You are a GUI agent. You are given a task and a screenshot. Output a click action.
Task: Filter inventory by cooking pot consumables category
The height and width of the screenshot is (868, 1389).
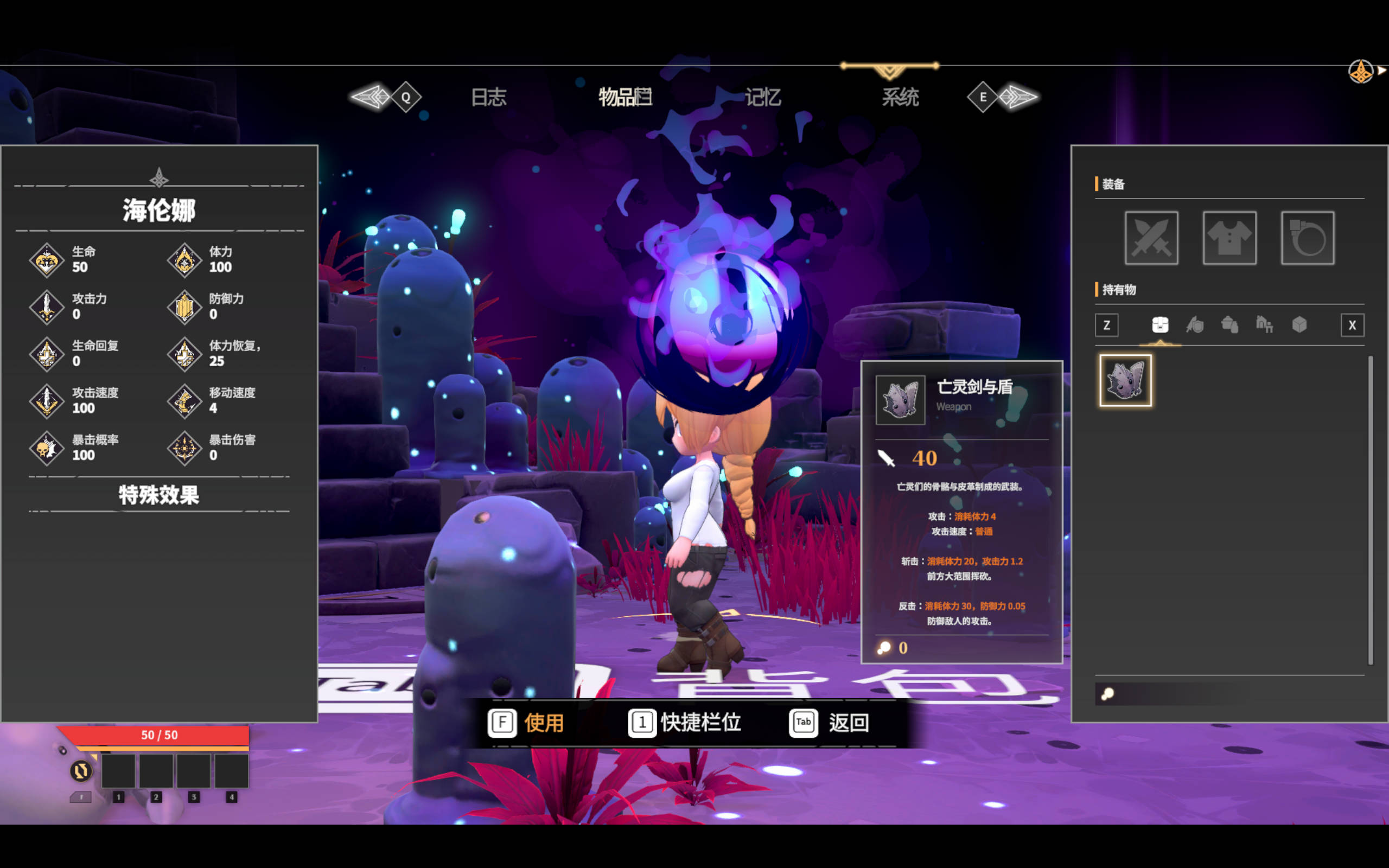pos(1229,325)
